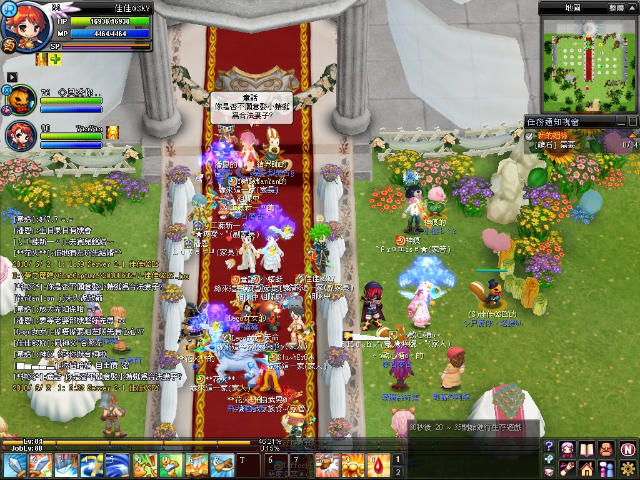Open the character menu with the pink-haired icon
Image resolution: width=640 pixels, height=480 pixels.
(x=568, y=448)
